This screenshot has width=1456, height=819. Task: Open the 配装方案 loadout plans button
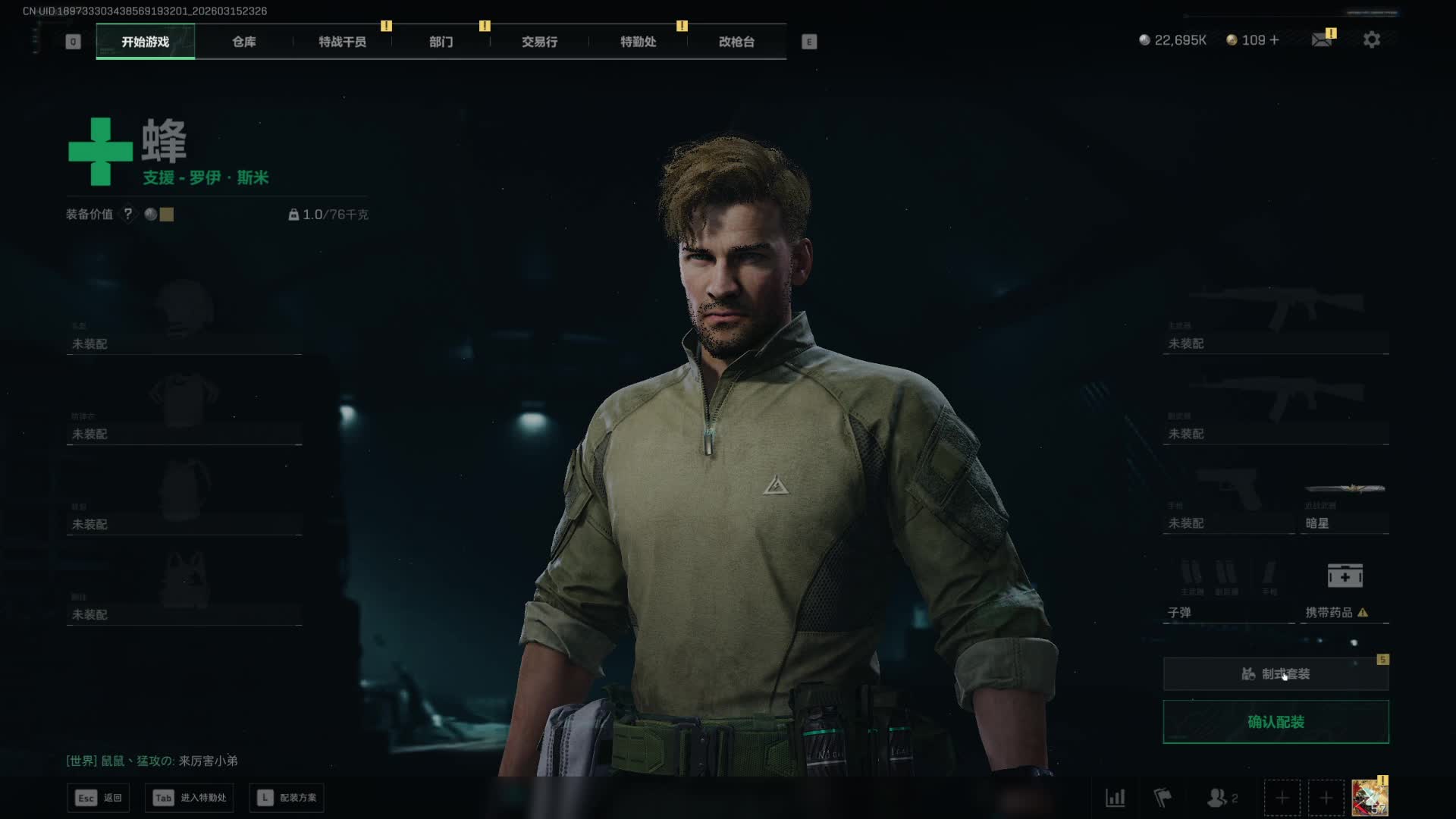[287, 798]
